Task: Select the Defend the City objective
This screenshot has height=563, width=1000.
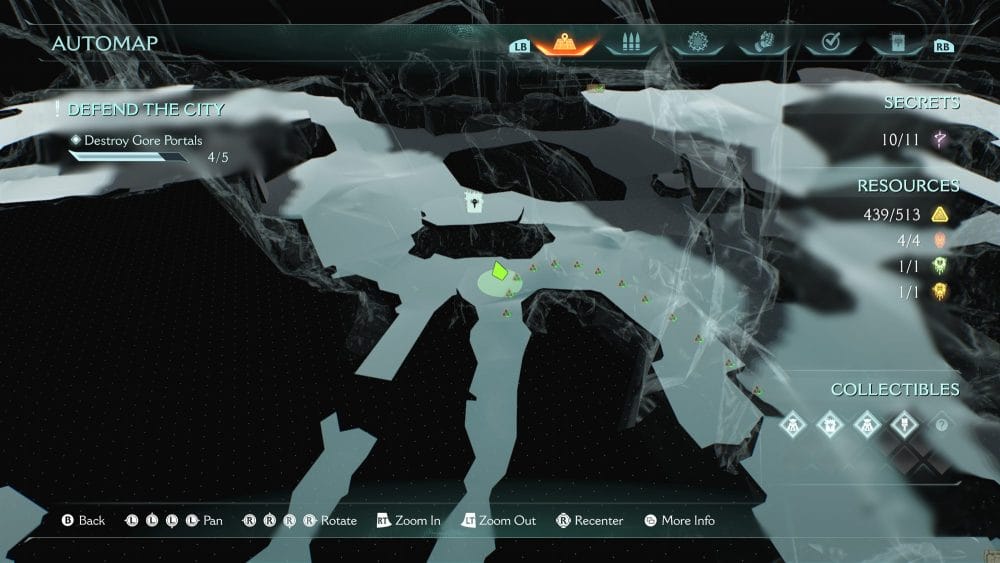Action: click(x=146, y=109)
